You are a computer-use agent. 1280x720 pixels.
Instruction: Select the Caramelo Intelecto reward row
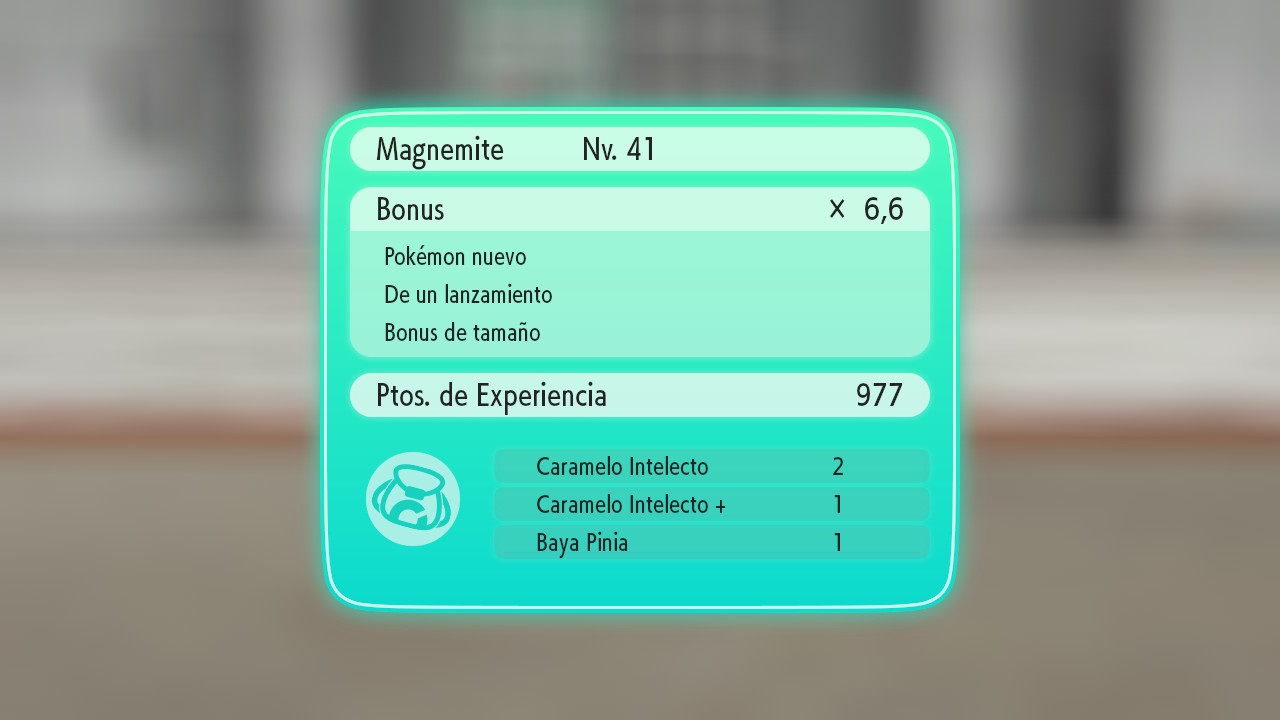click(x=711, y=466)
